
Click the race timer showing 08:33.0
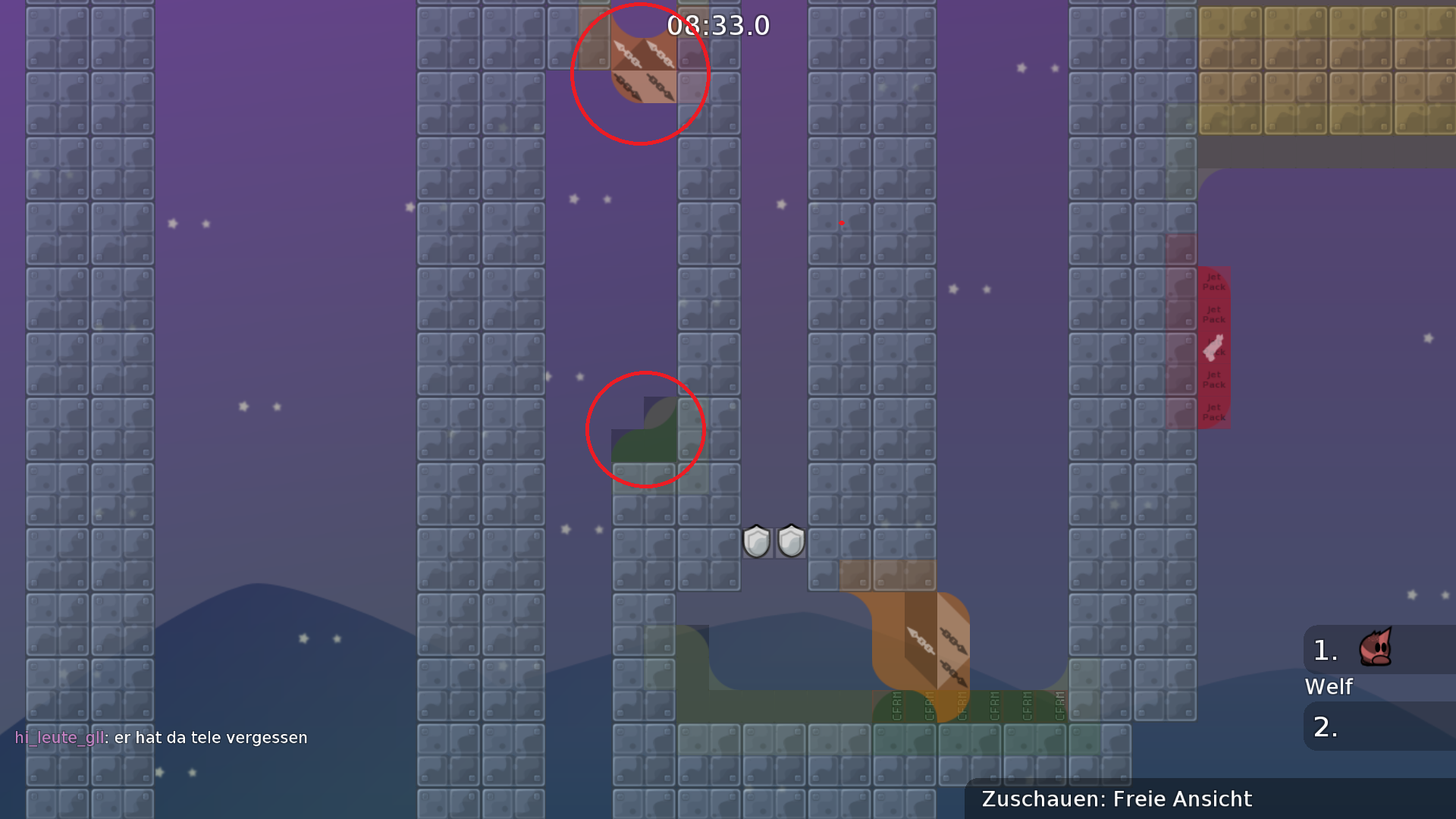tap(718, 25)
